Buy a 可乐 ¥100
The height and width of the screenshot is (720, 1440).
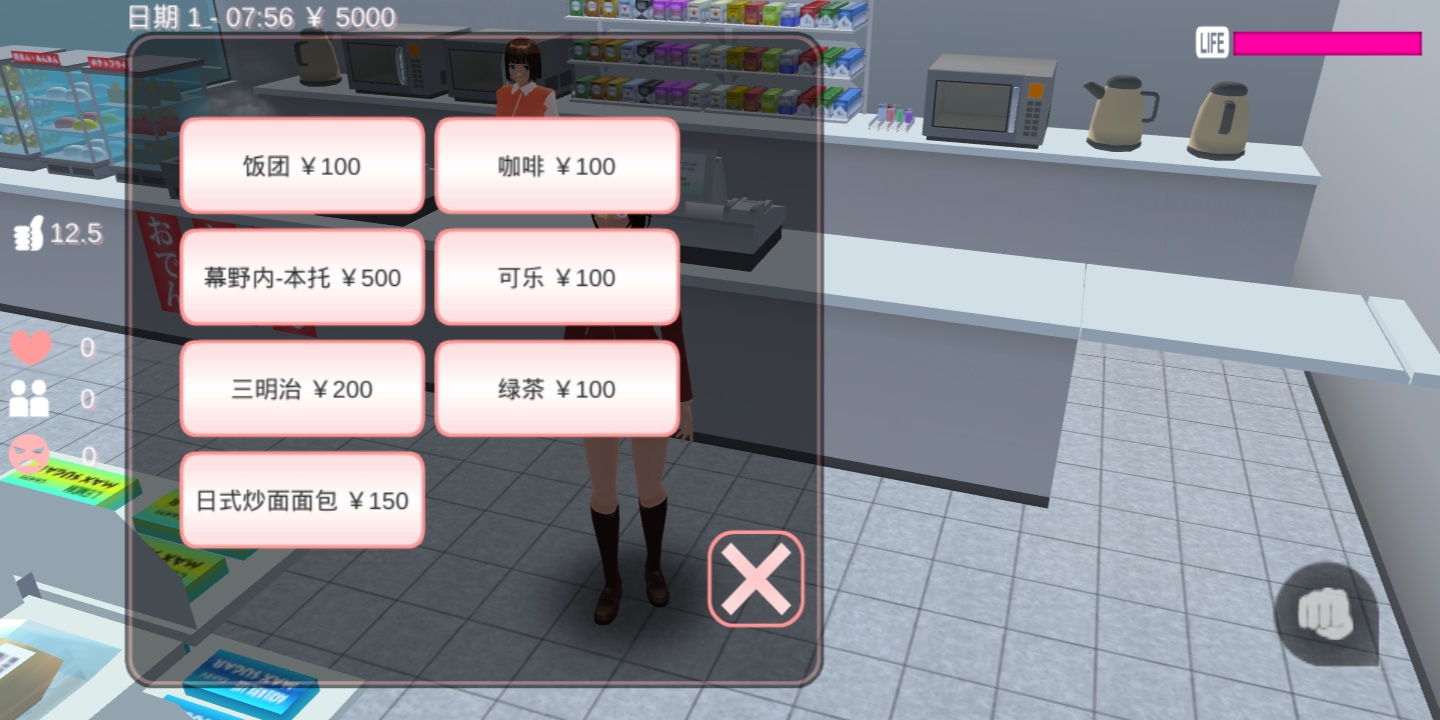pyautogui.click(x=557, y=277)
